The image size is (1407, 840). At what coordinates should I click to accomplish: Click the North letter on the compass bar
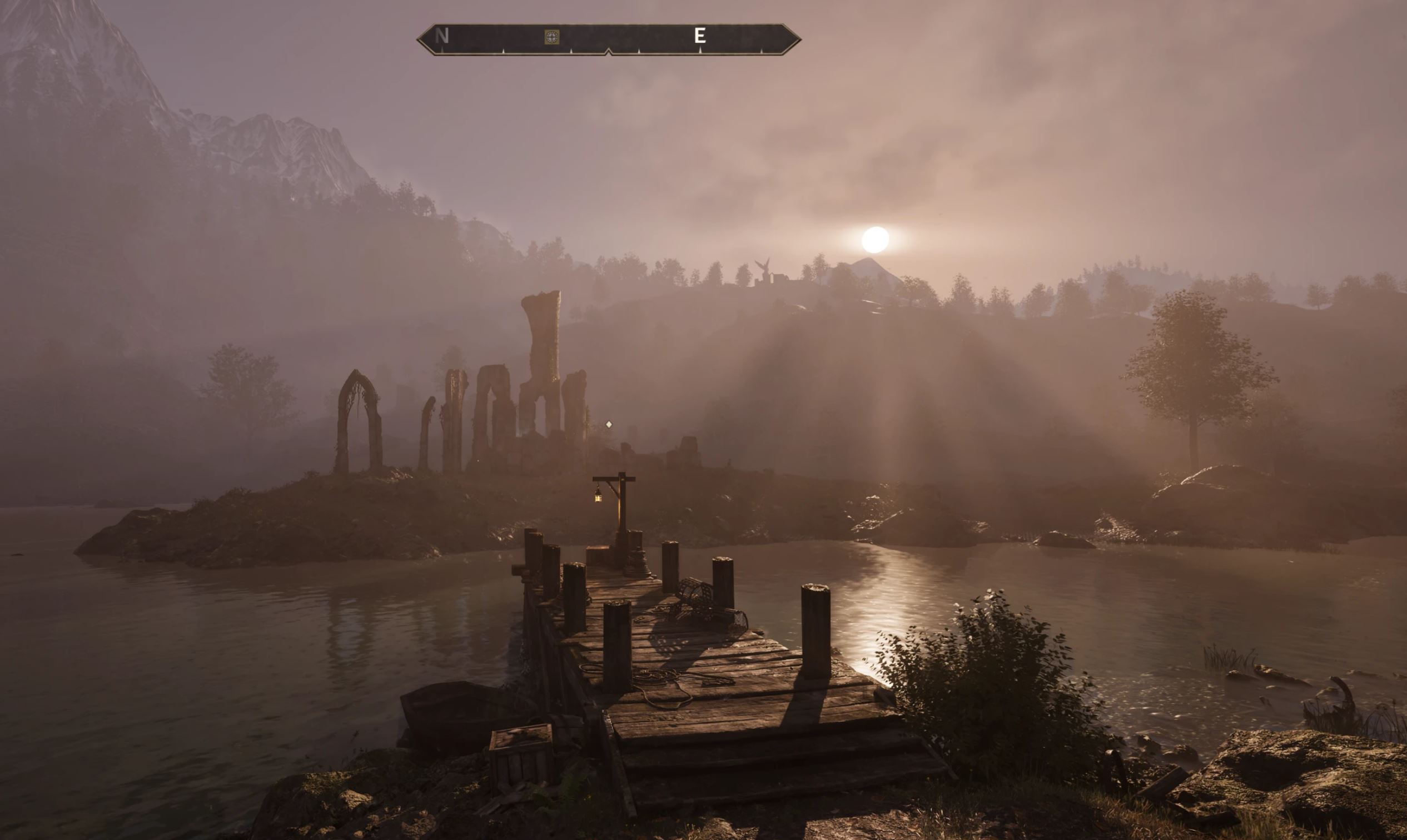pyautogui.click(x=442, y=36)
